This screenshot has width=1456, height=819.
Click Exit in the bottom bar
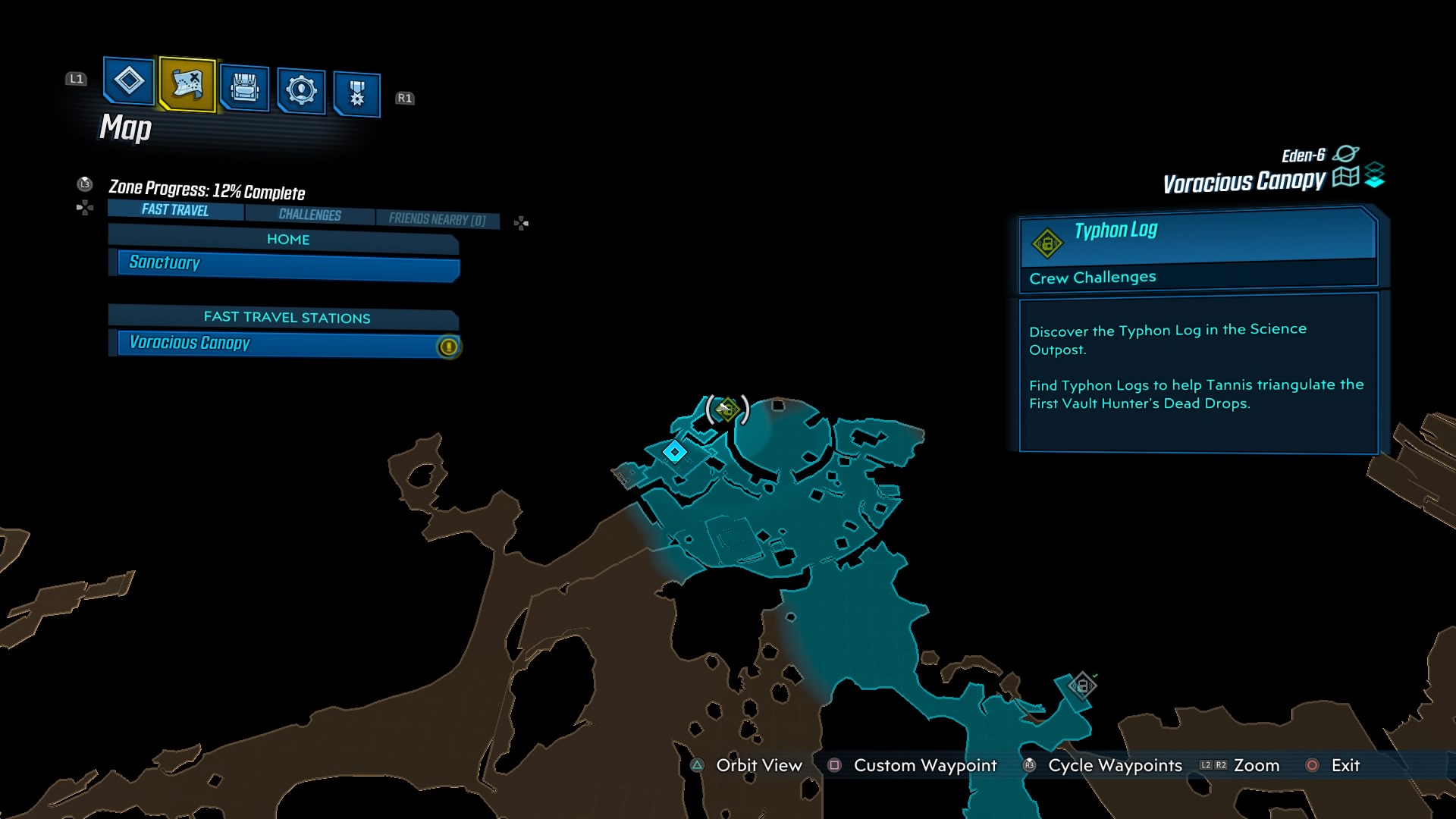(x=1344, y=766)
